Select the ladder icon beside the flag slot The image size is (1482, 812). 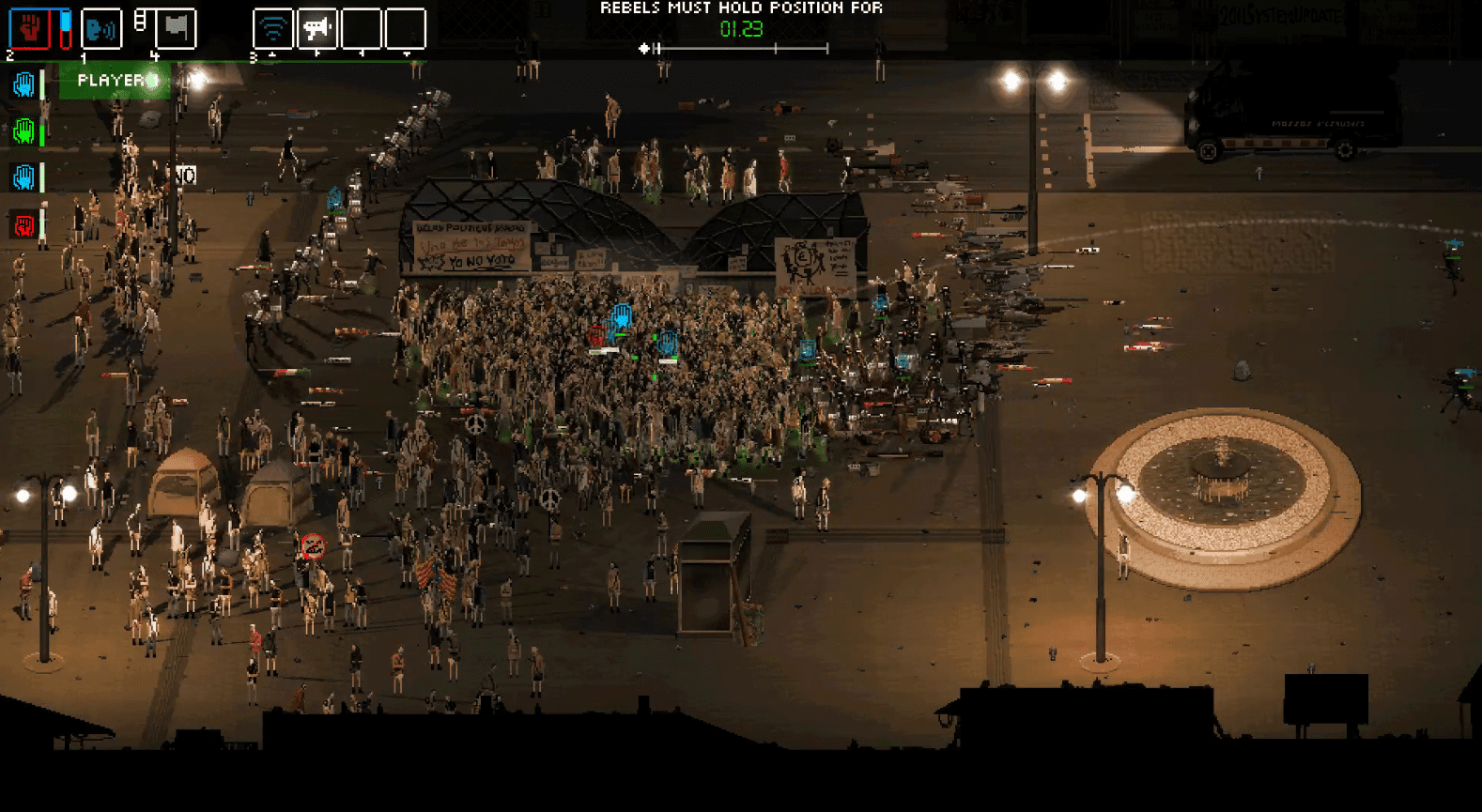142,19
